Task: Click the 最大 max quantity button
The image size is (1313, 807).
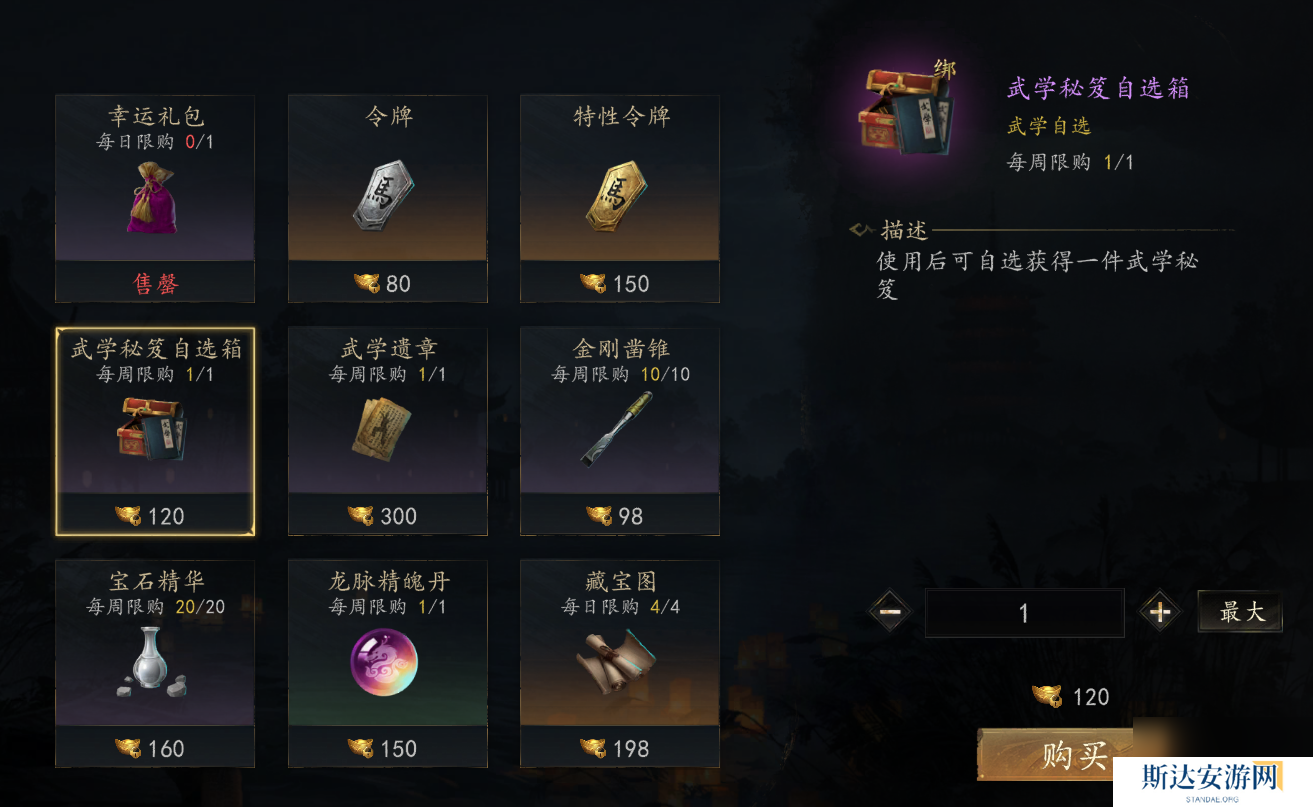Action: click(1240, 612)
